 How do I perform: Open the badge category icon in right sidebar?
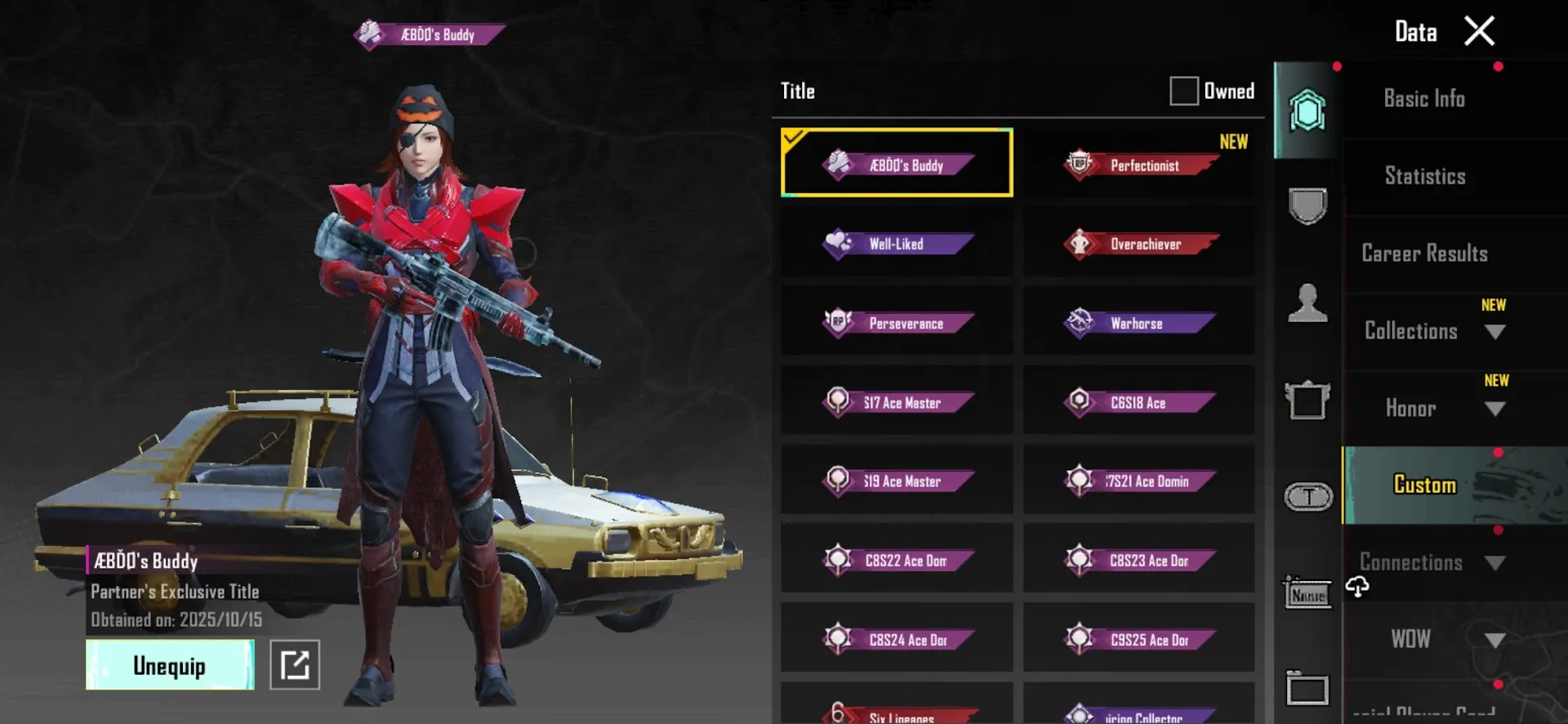pyautogui.click(x=1307, y=204)
